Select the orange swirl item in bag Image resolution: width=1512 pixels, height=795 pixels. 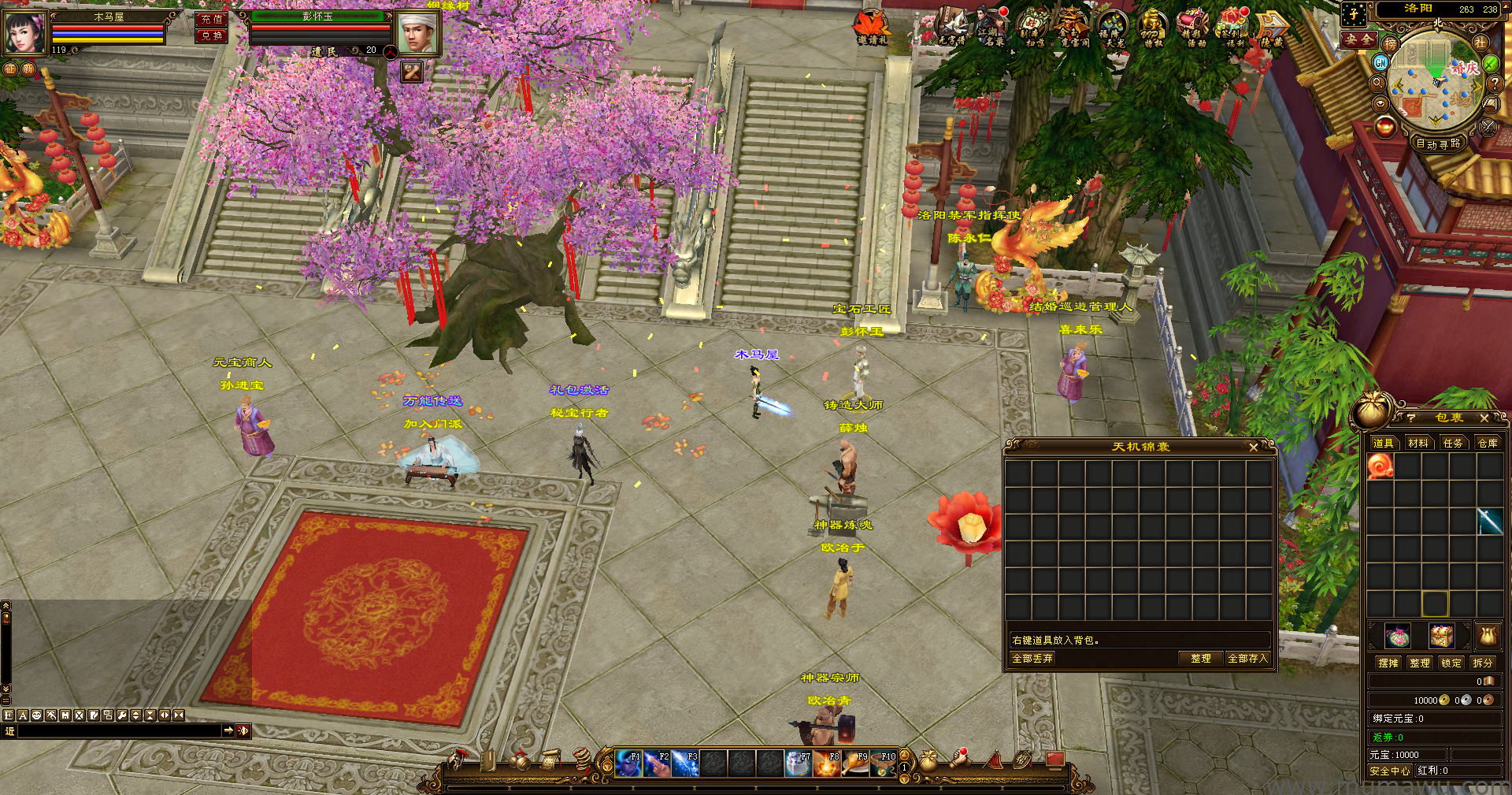tap(1380, 466)
